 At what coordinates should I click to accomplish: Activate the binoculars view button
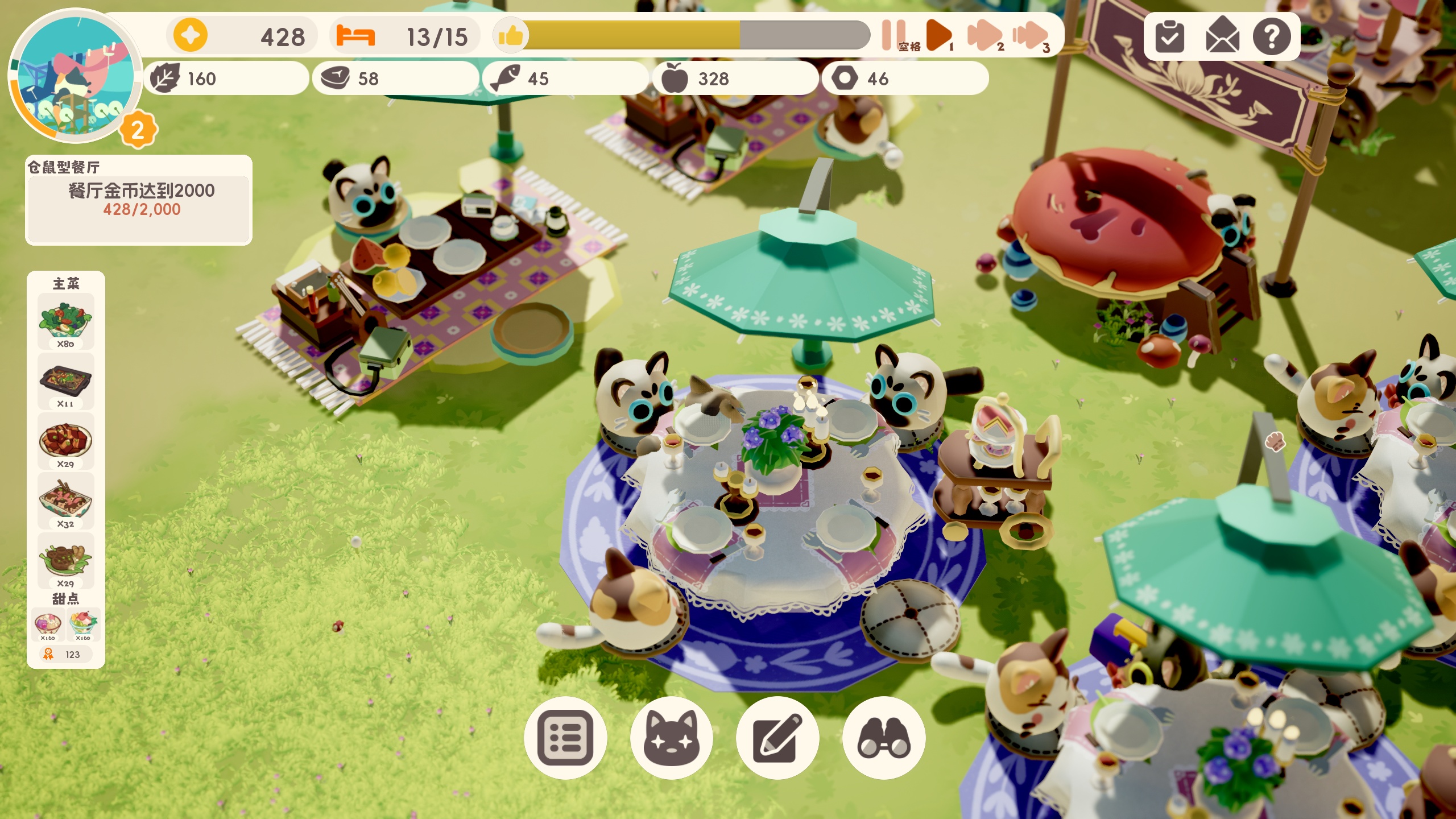point(884,738)
